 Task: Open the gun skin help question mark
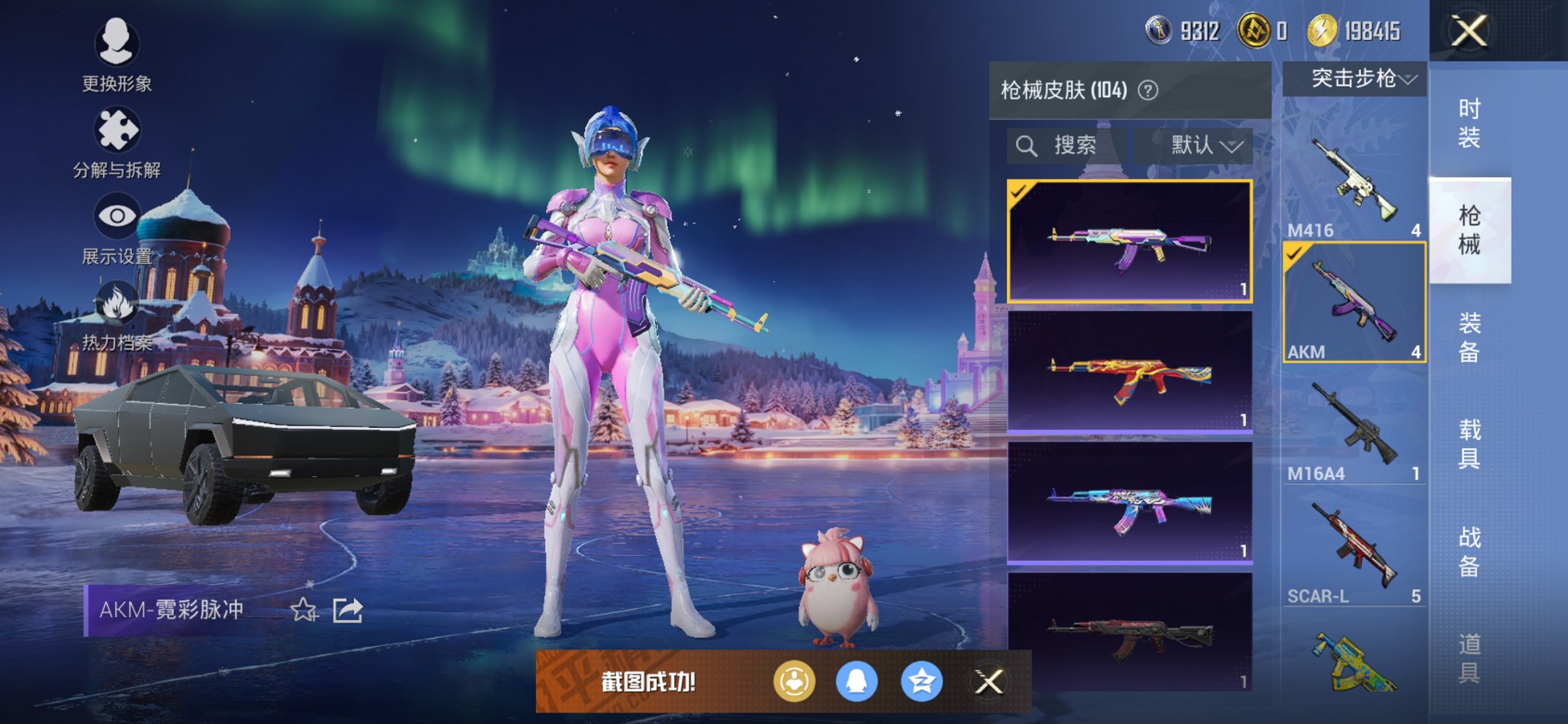click(1148, 90)
